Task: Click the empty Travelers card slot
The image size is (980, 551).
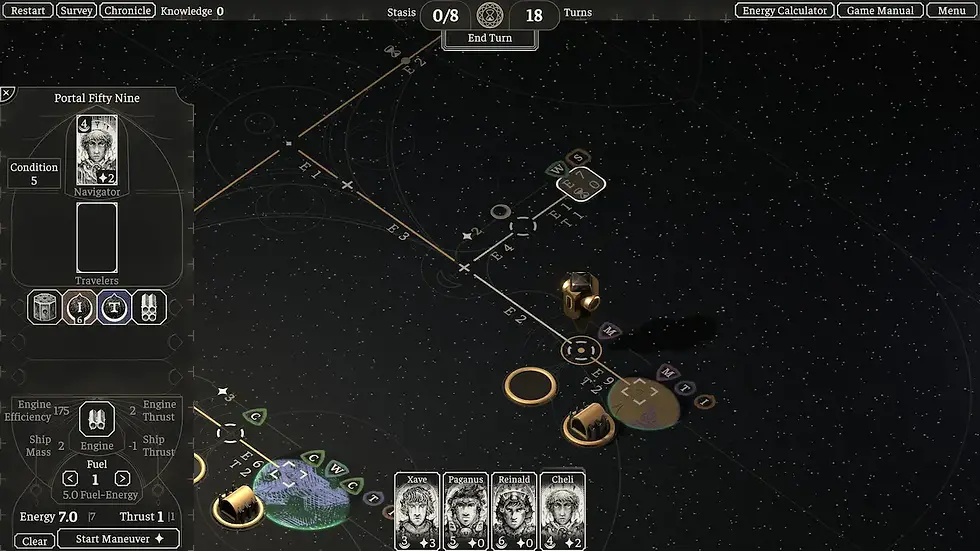Action: click(x=97, y=237)
